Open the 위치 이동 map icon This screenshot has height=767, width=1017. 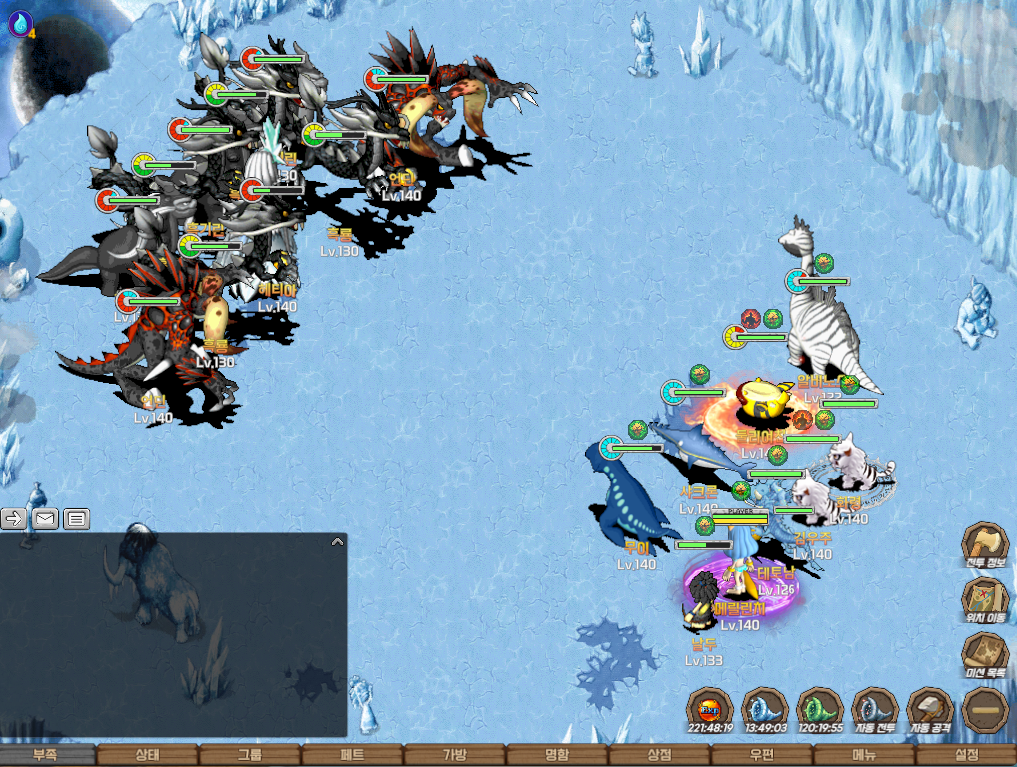[985, 600]
